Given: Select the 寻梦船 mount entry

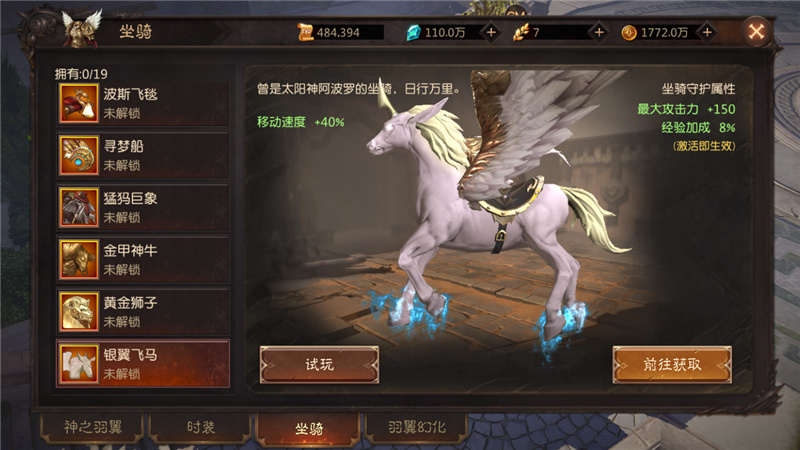Looking at the screenshot, I should pyautogui.click(x=143, y=155).
